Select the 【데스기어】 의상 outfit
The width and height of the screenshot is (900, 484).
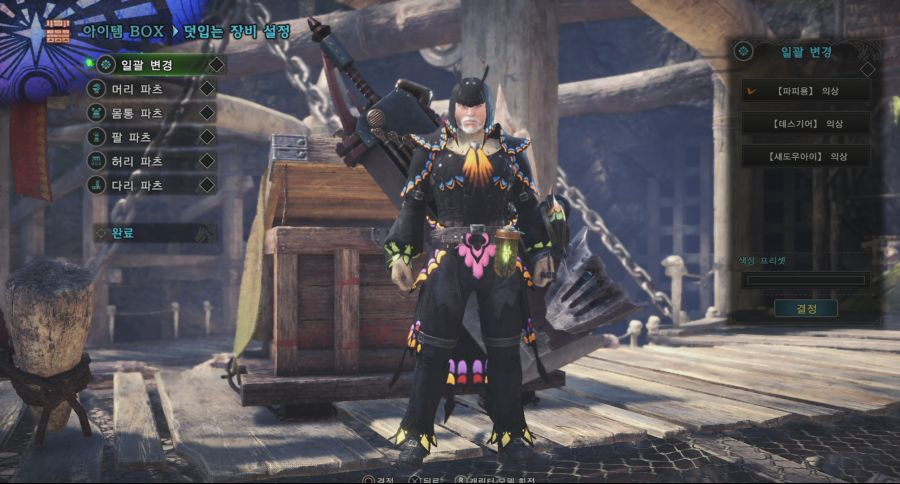pos(805,124)
